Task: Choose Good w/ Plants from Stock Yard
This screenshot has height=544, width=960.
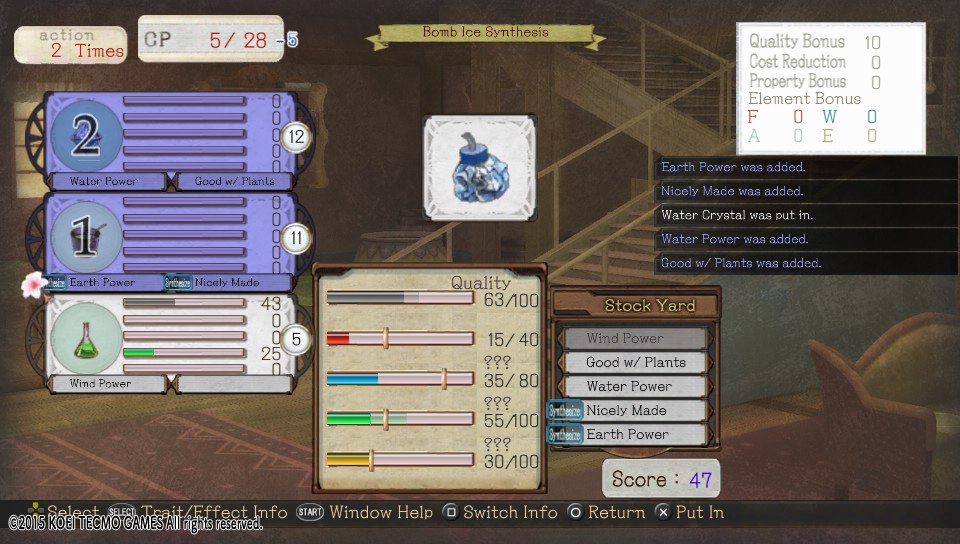Action: click(x=634, y=363)
